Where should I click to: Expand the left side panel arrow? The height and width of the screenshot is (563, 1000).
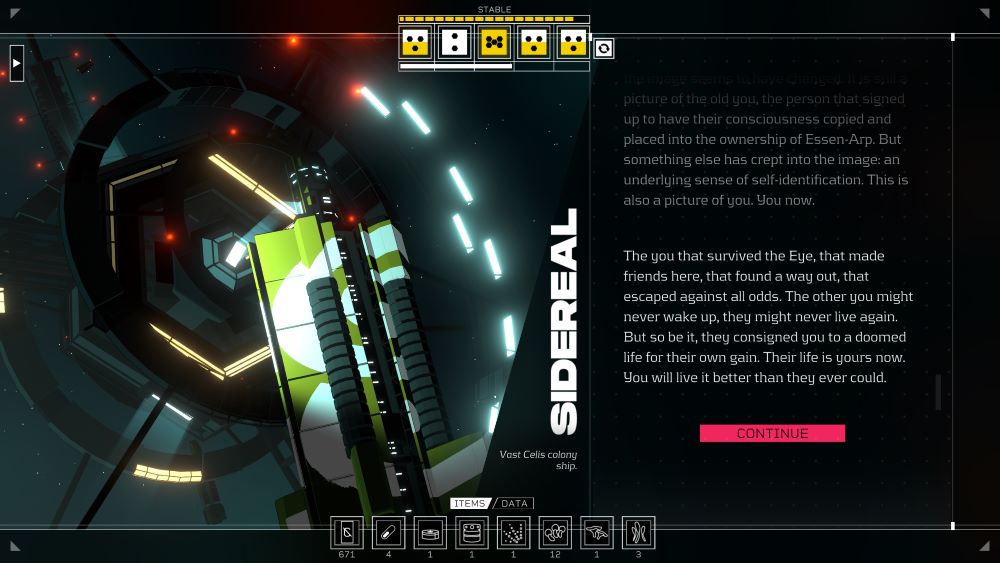pos(16,63)
